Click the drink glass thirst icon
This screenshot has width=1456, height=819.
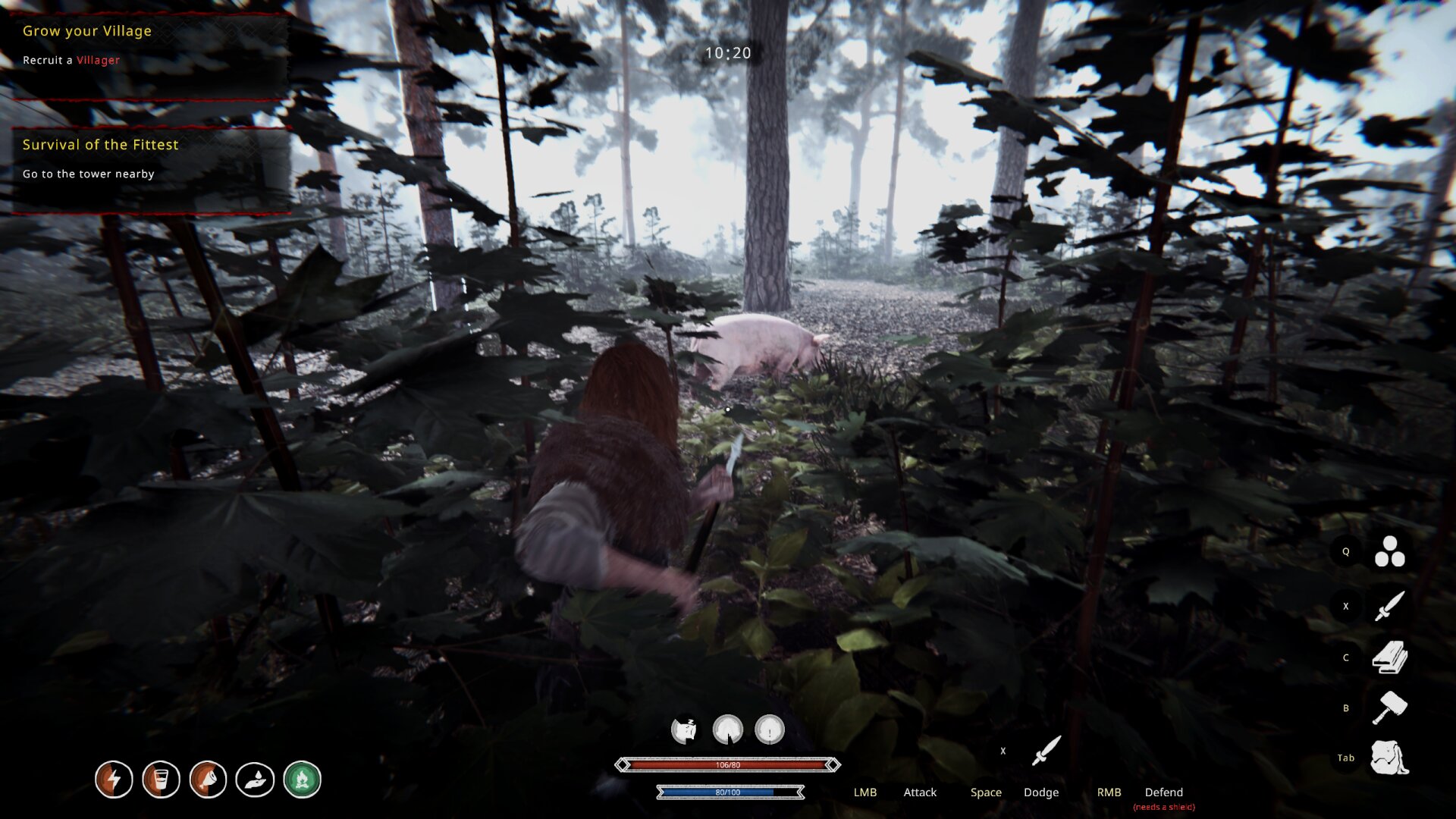[162, 779]
